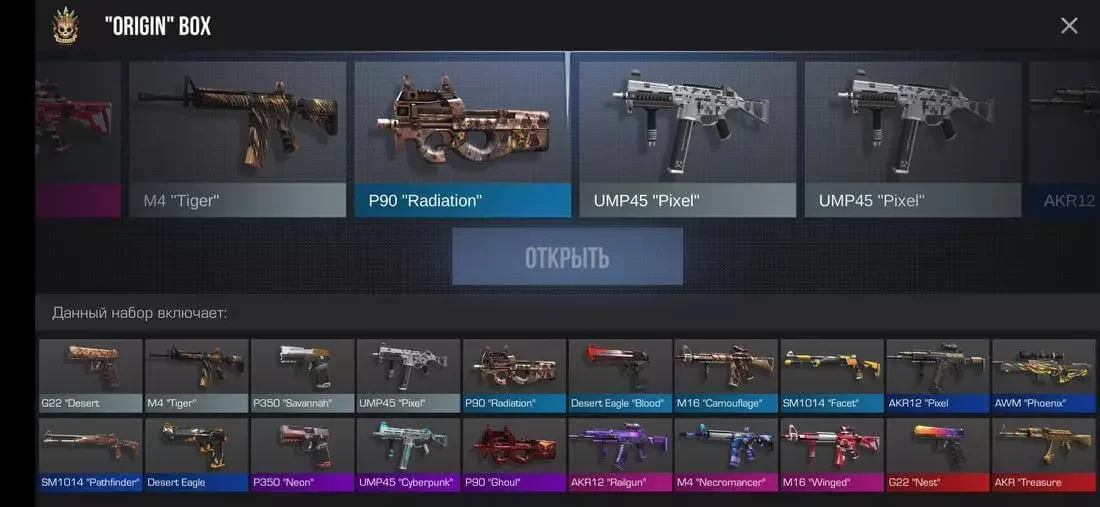Choose the G22 "Nest" pistol tile

(x=937, y=454)
